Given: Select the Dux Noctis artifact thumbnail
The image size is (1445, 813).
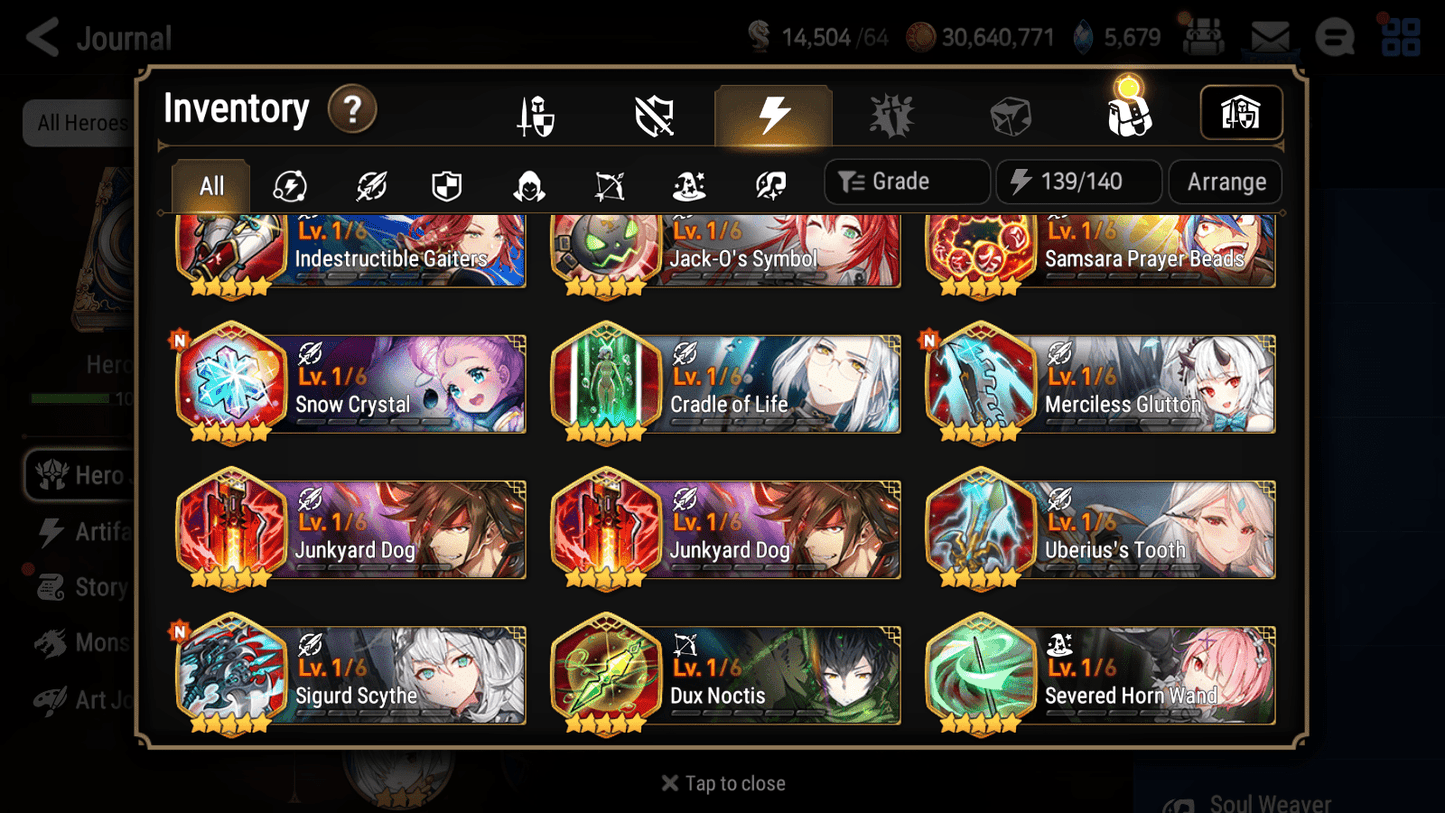Looking at the screenshot, I should (x=607, y=674).
